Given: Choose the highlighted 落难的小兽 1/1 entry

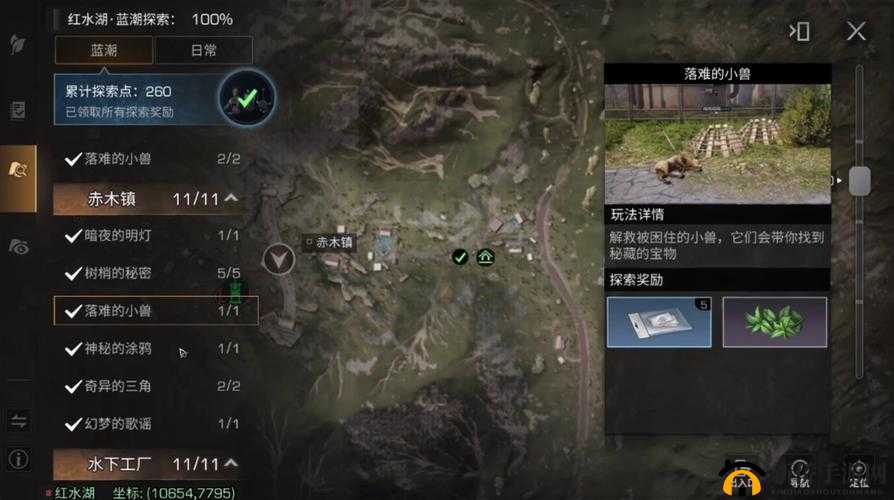Looking at the screenshot, I should (155, 311).
